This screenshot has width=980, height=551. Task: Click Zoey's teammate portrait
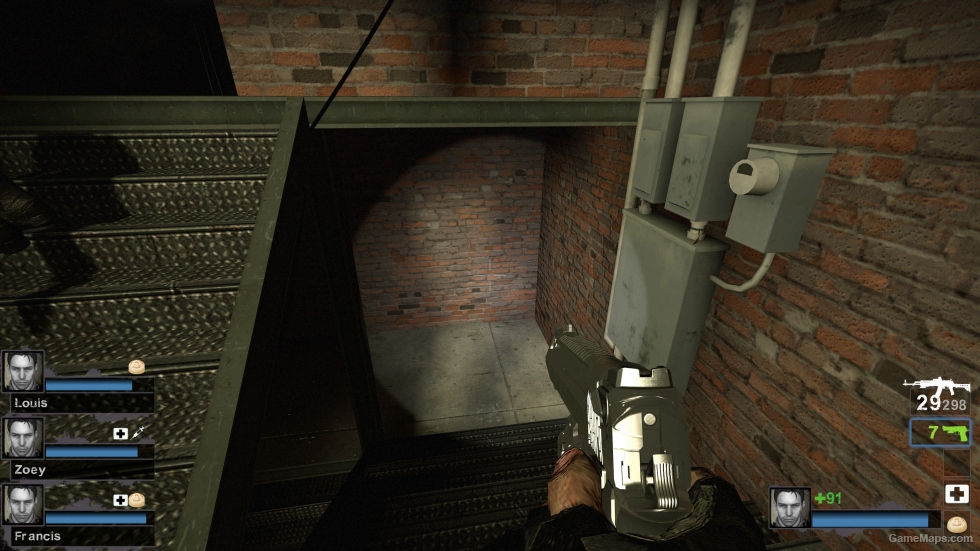(x=22, y=438)
